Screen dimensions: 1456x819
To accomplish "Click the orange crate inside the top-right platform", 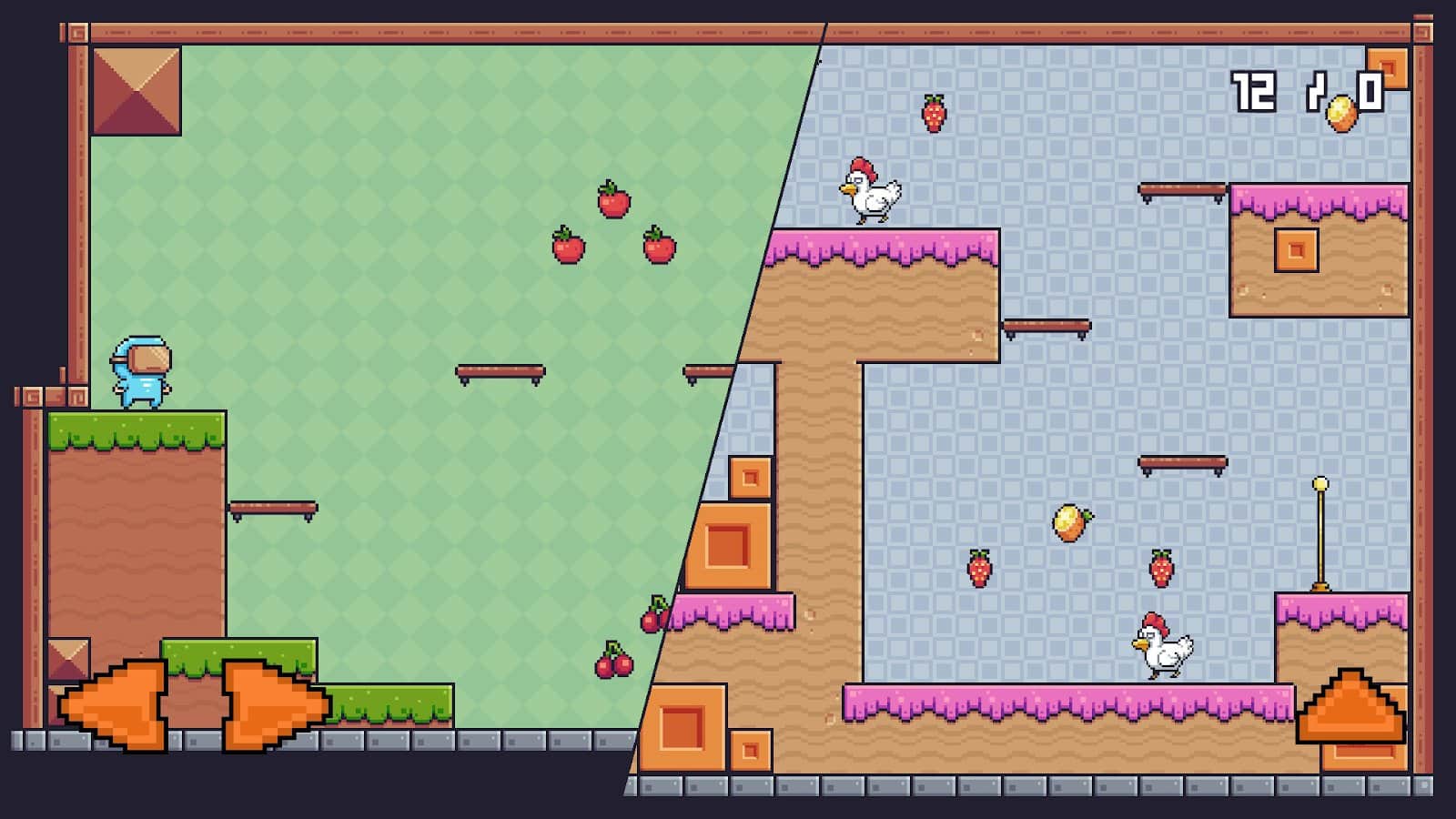I will (x=1296, y=248).
